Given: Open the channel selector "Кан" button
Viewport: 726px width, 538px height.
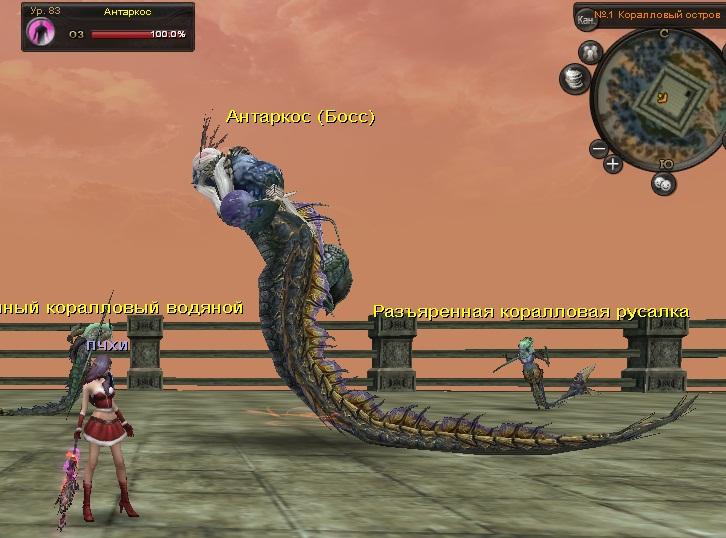Looking at the screenshot, I should click(587, 19).
